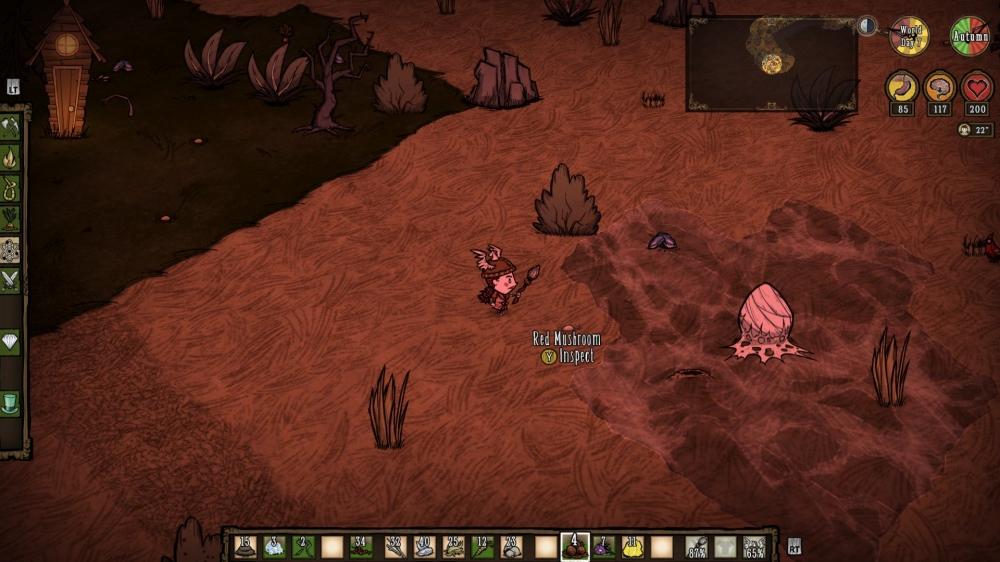Select the twigs stack of 32
Screen dimensions: 1000x562
(x=395, y=547)
